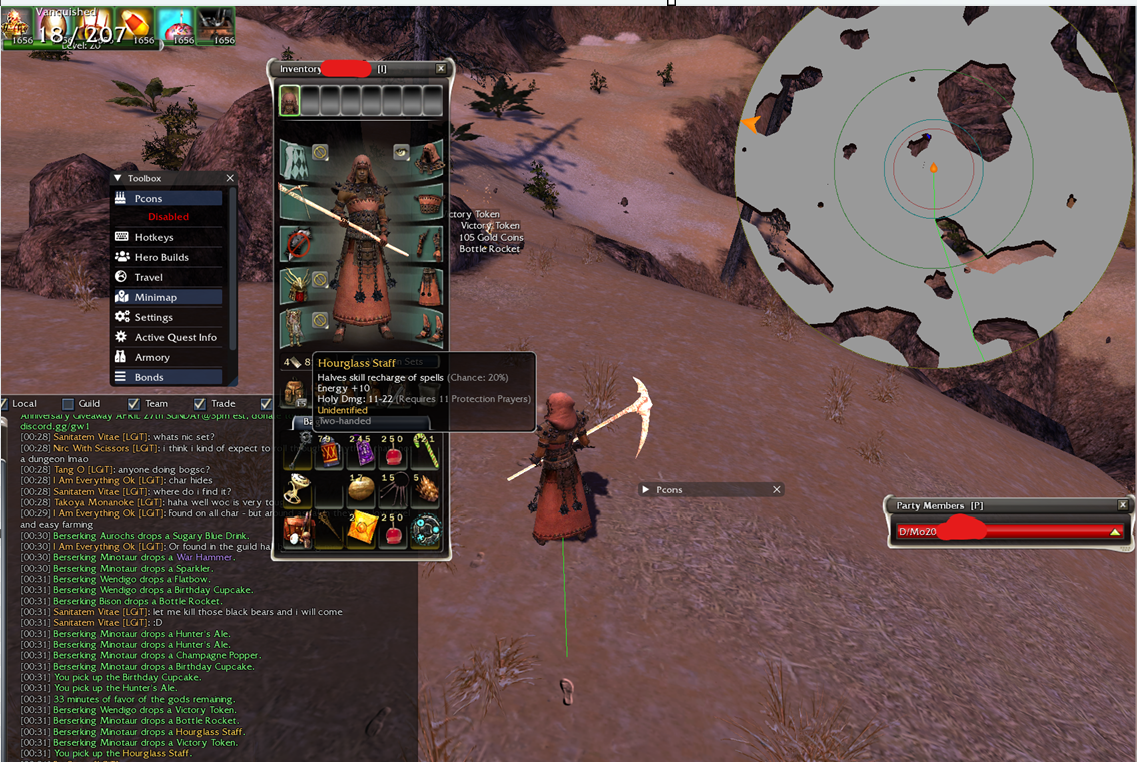Expand the collapsed Pcons widget arrow

[x=646, y=489]
